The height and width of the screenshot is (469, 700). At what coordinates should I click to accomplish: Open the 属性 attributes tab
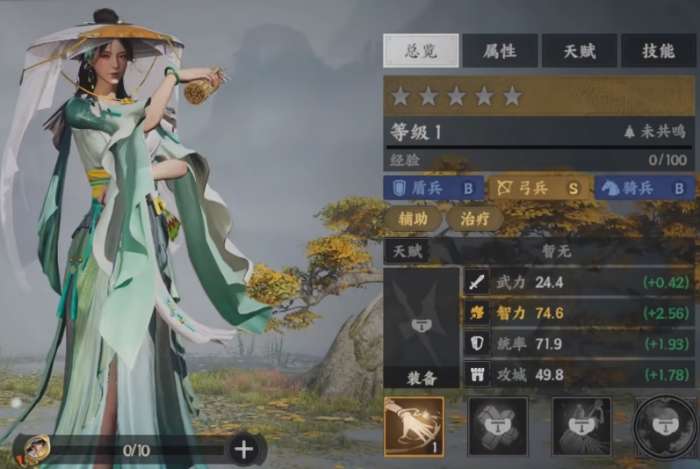click(500, 50)
